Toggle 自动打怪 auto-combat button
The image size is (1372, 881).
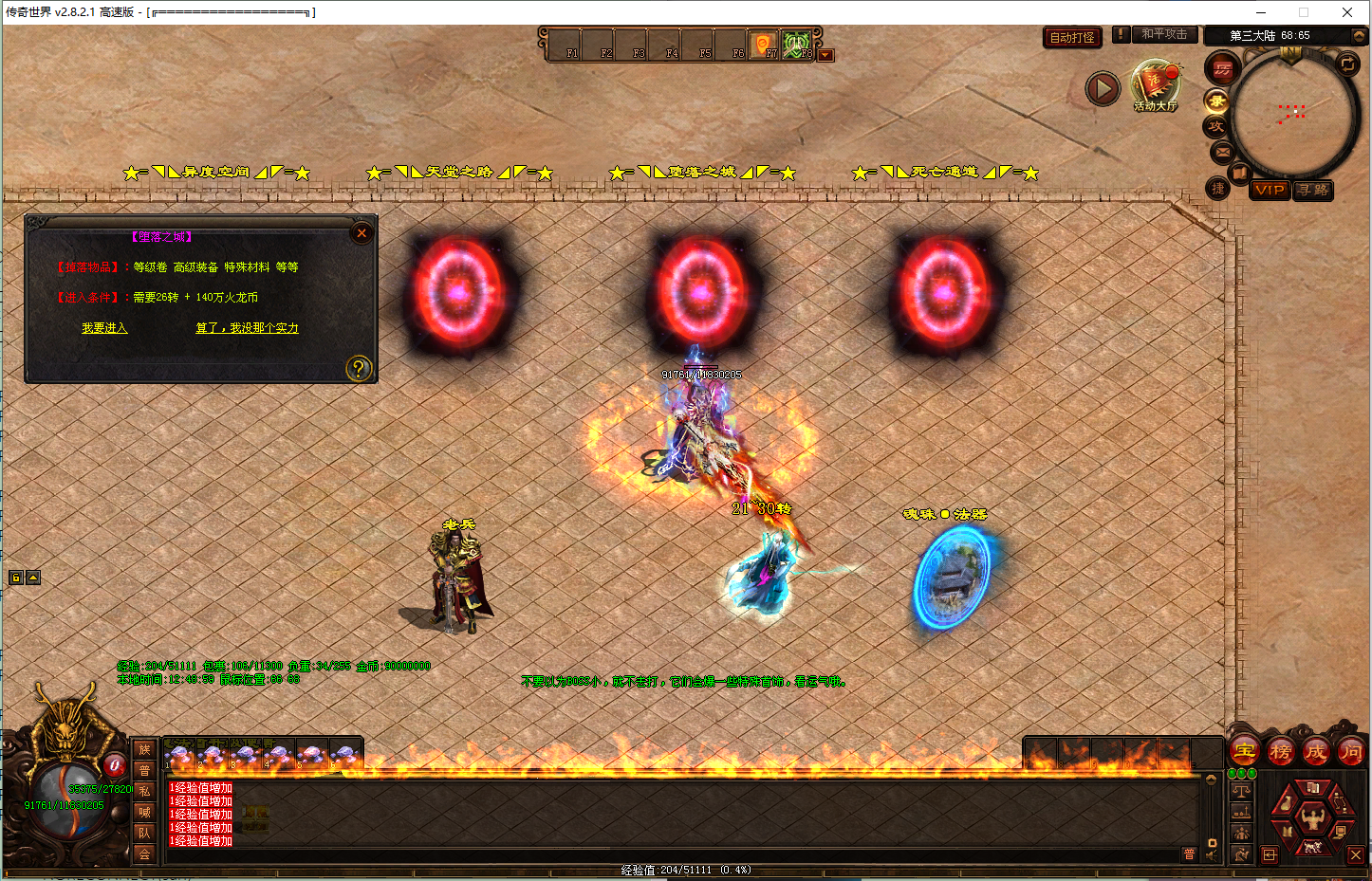point(1072,38)
